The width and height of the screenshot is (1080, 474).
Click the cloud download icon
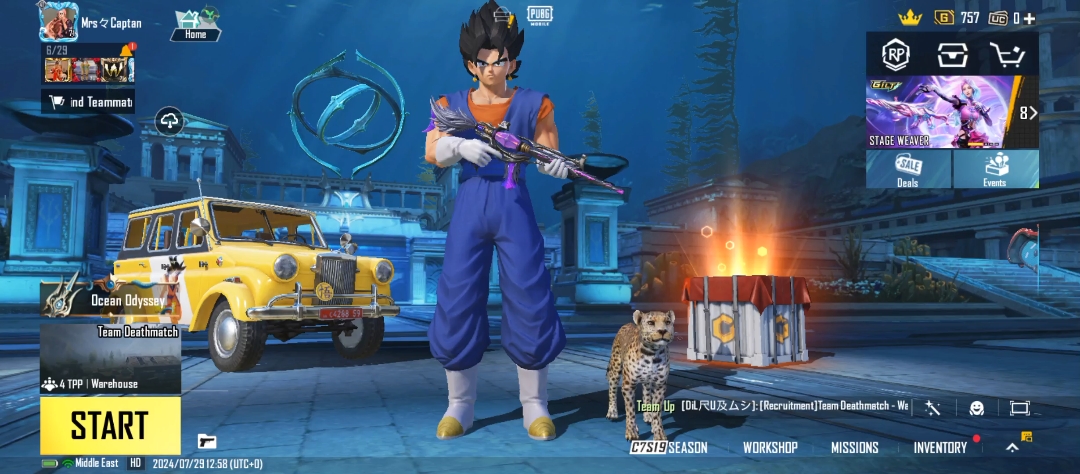coord(170,122)
